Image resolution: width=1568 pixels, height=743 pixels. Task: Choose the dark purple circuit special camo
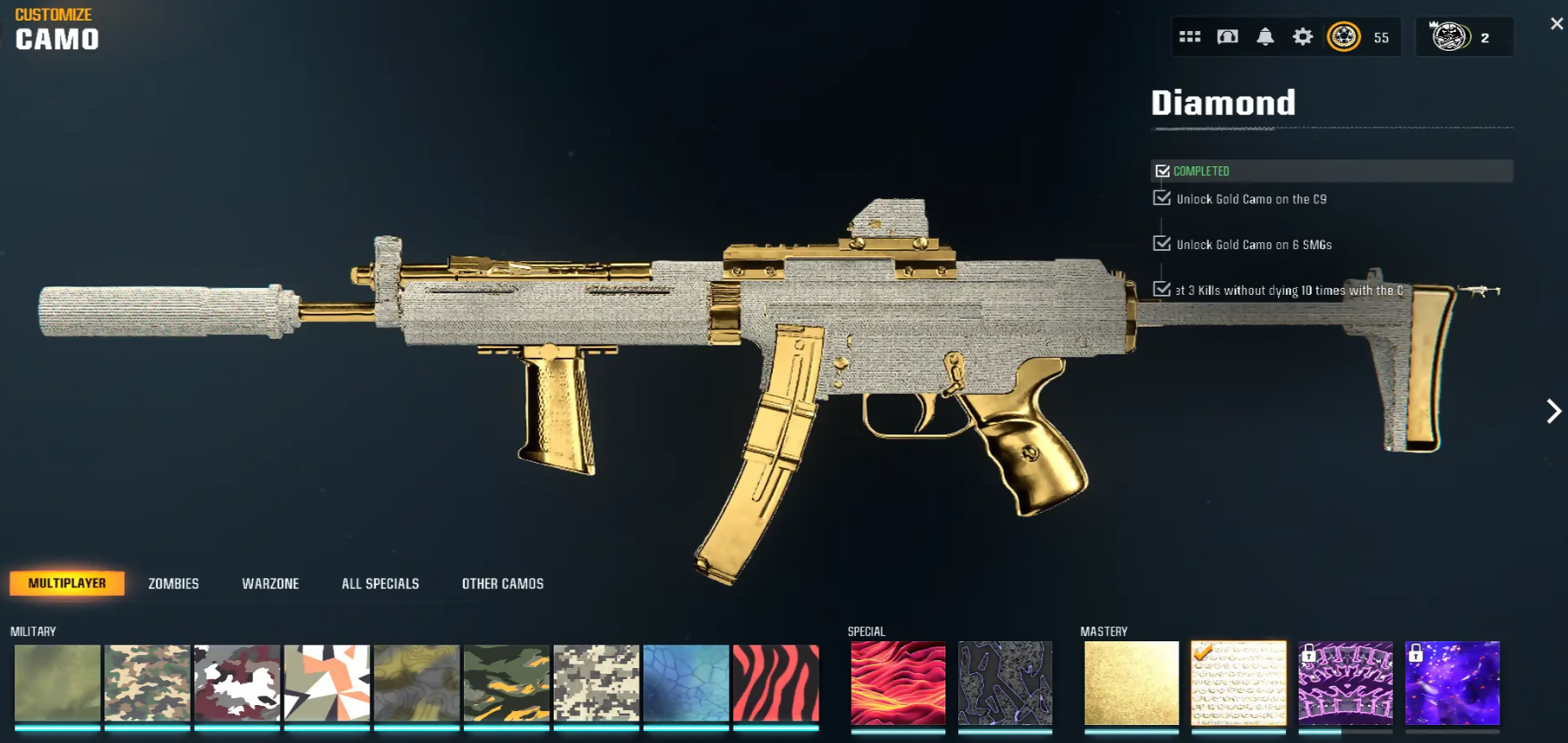coord(1005,683)
